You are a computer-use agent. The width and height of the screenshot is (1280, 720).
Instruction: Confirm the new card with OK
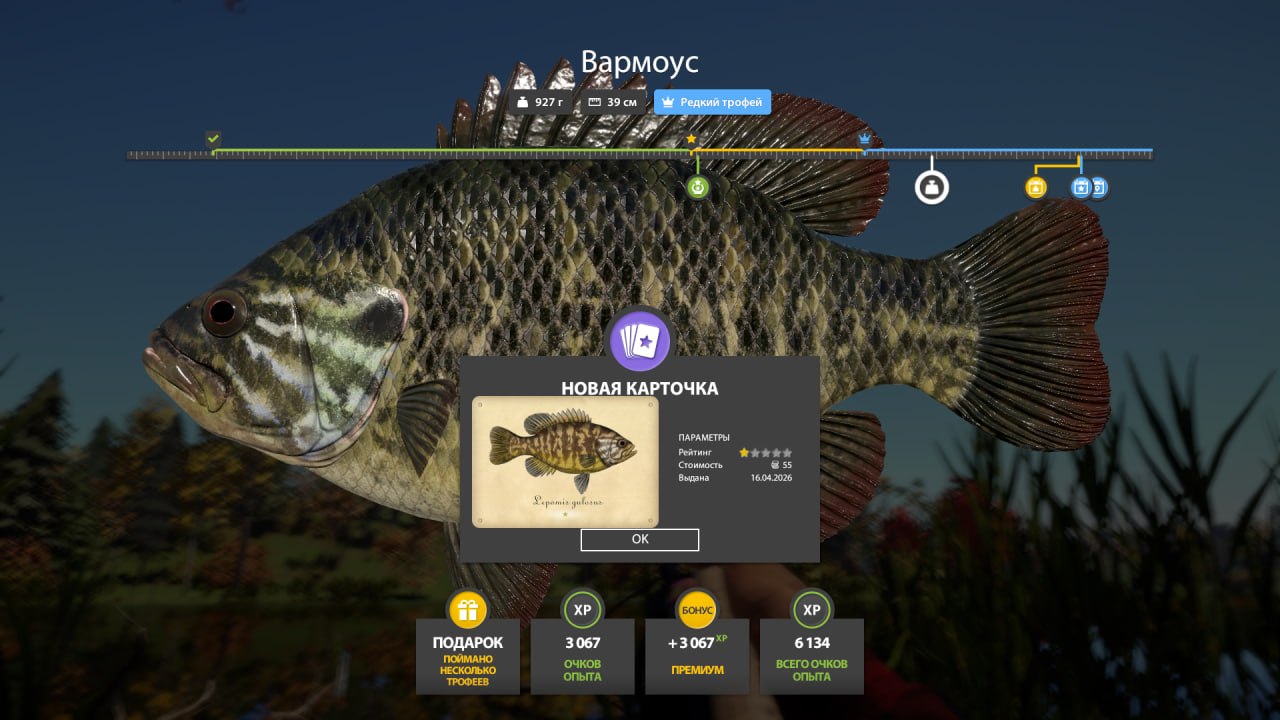[640, 539]
